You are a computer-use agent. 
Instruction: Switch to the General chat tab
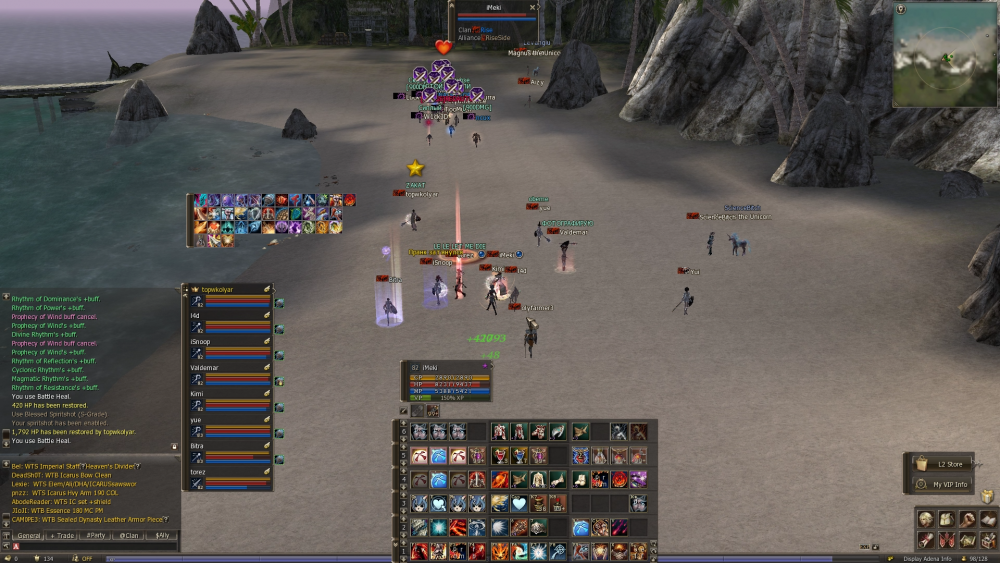coord(28,536)
